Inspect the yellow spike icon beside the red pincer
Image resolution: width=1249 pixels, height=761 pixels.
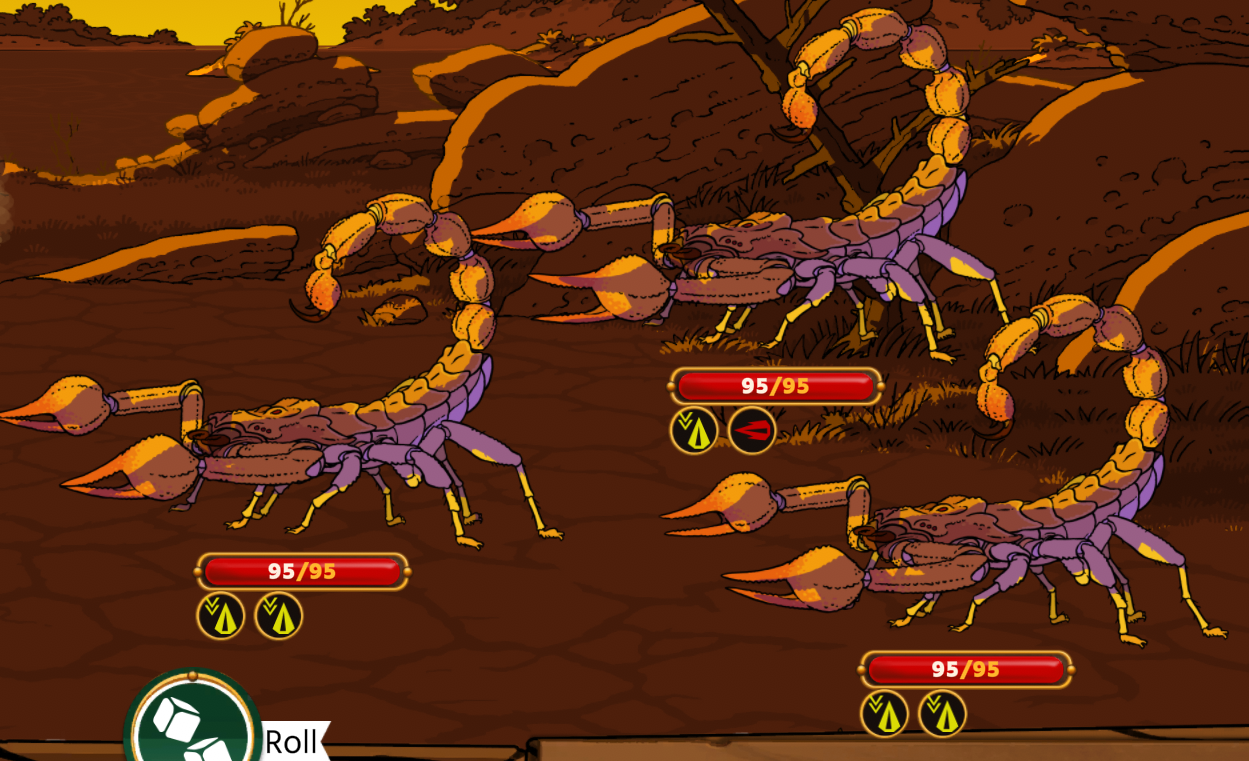(x=694, y=431)
